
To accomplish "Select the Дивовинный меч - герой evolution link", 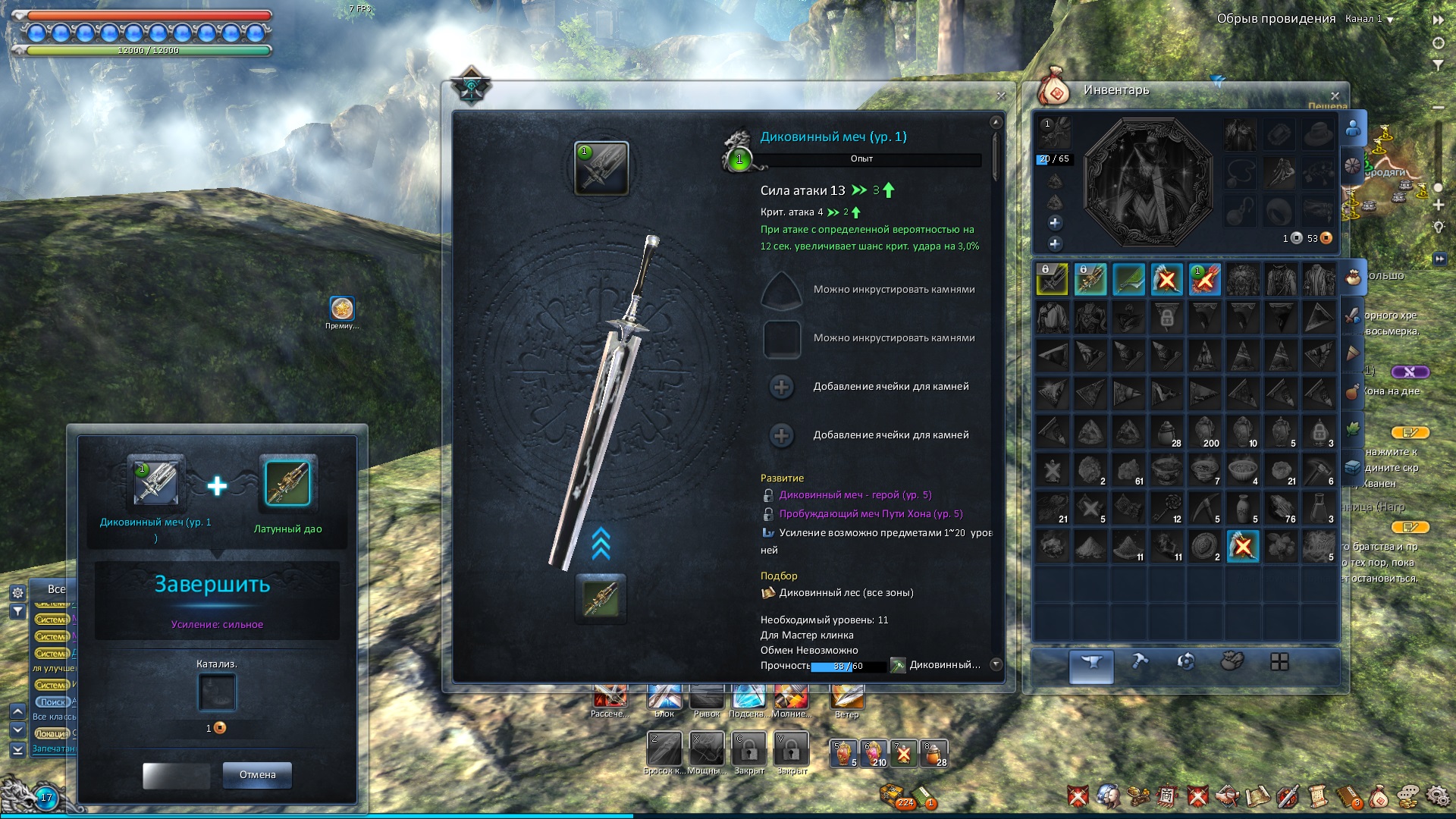I will click(x=855, y=495).
